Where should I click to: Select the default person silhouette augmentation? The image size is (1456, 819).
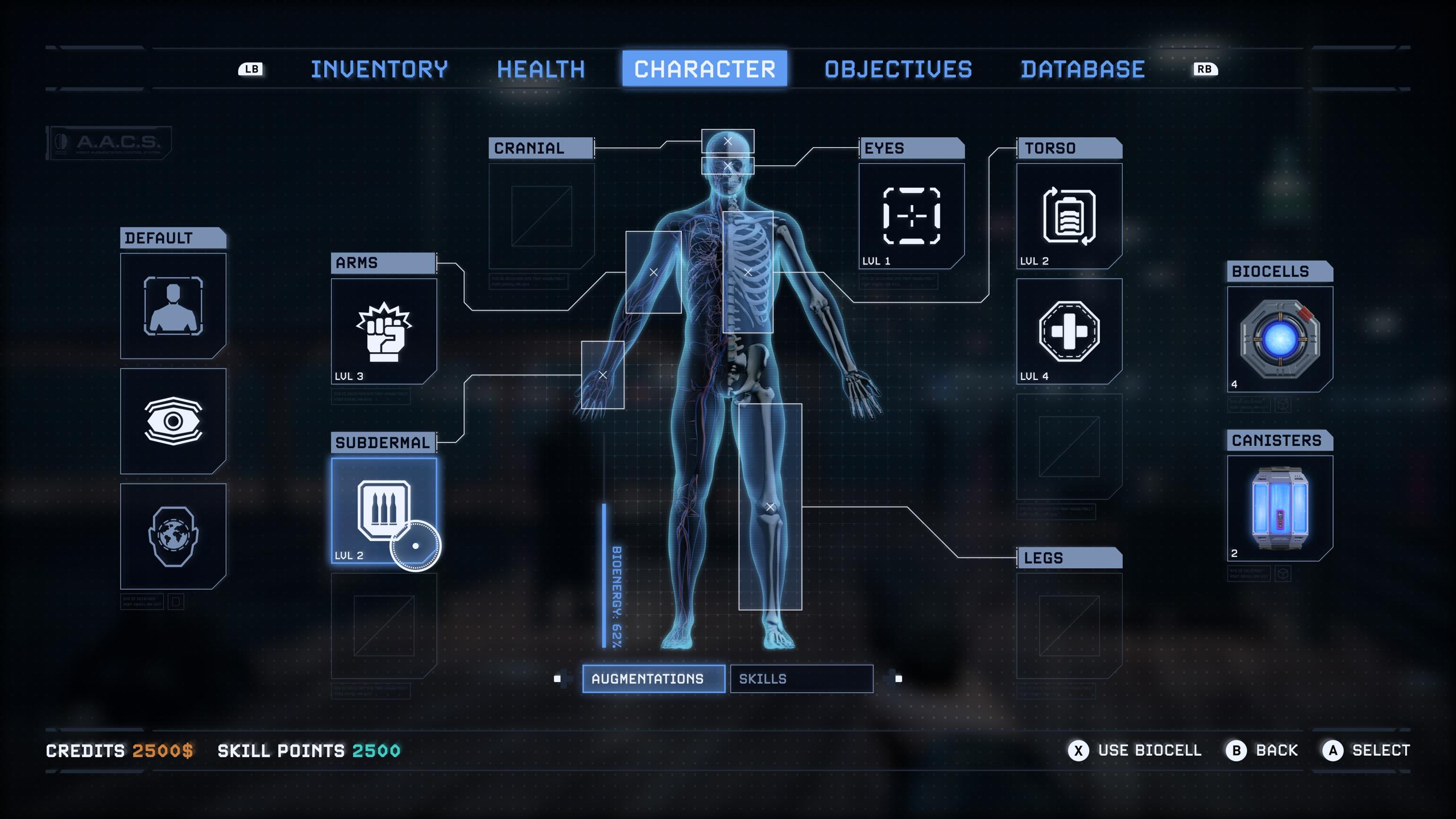coord(173,305)
